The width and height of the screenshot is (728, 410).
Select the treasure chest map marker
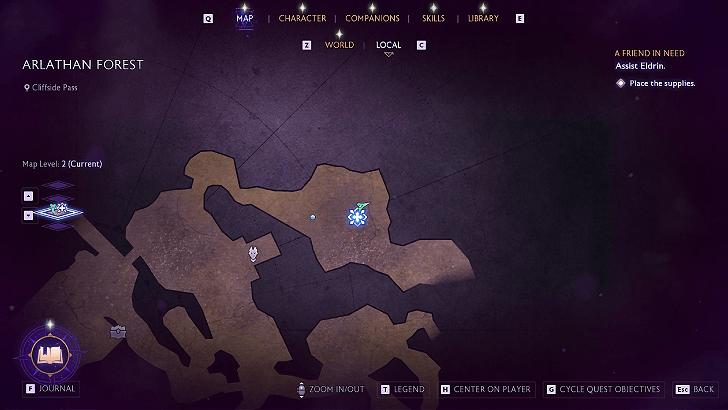[x=118, y=331]
